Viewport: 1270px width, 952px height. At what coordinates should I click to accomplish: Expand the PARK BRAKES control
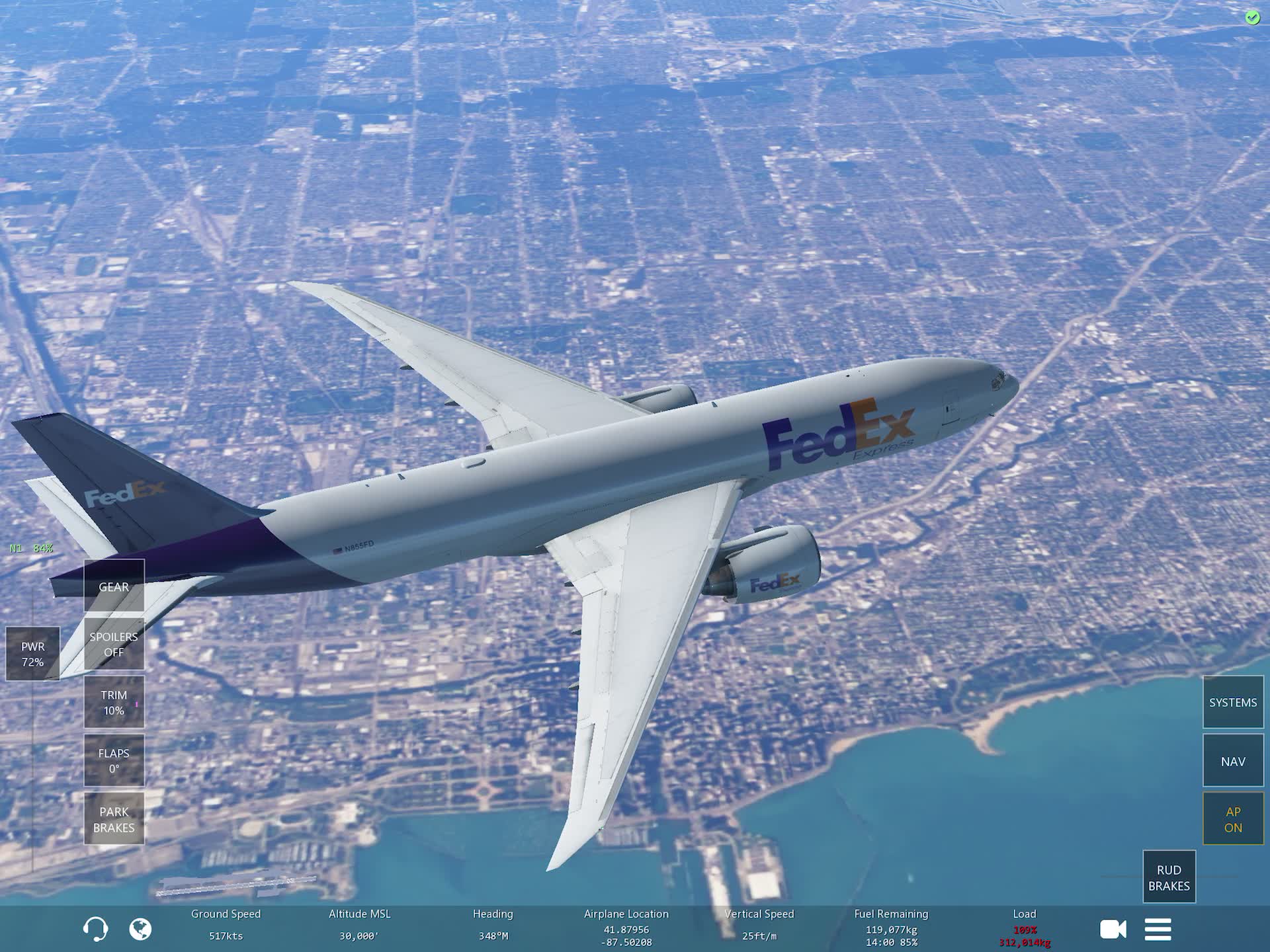[x=113, y=818]
